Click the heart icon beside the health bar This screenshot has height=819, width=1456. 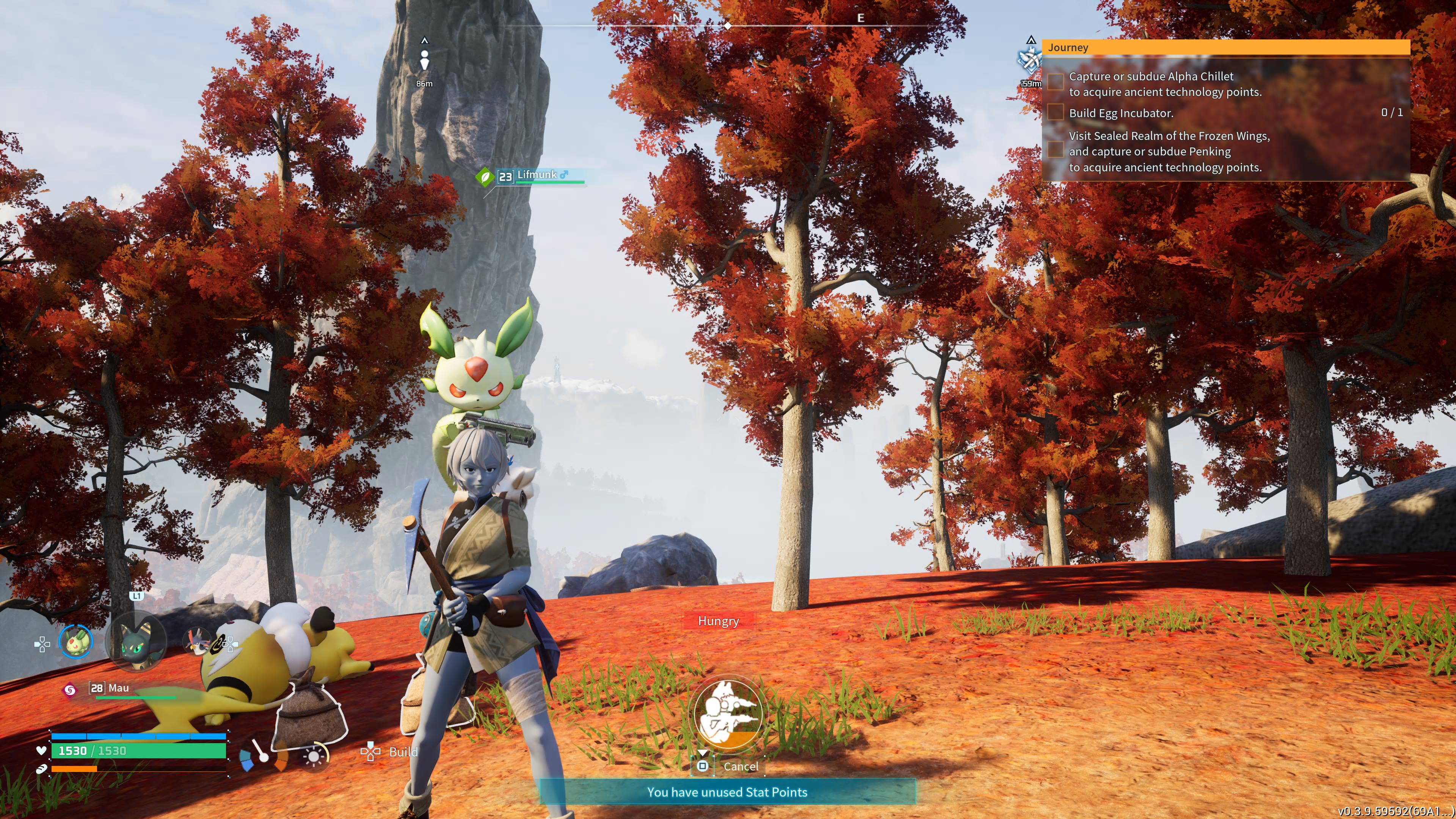point(41,751)
